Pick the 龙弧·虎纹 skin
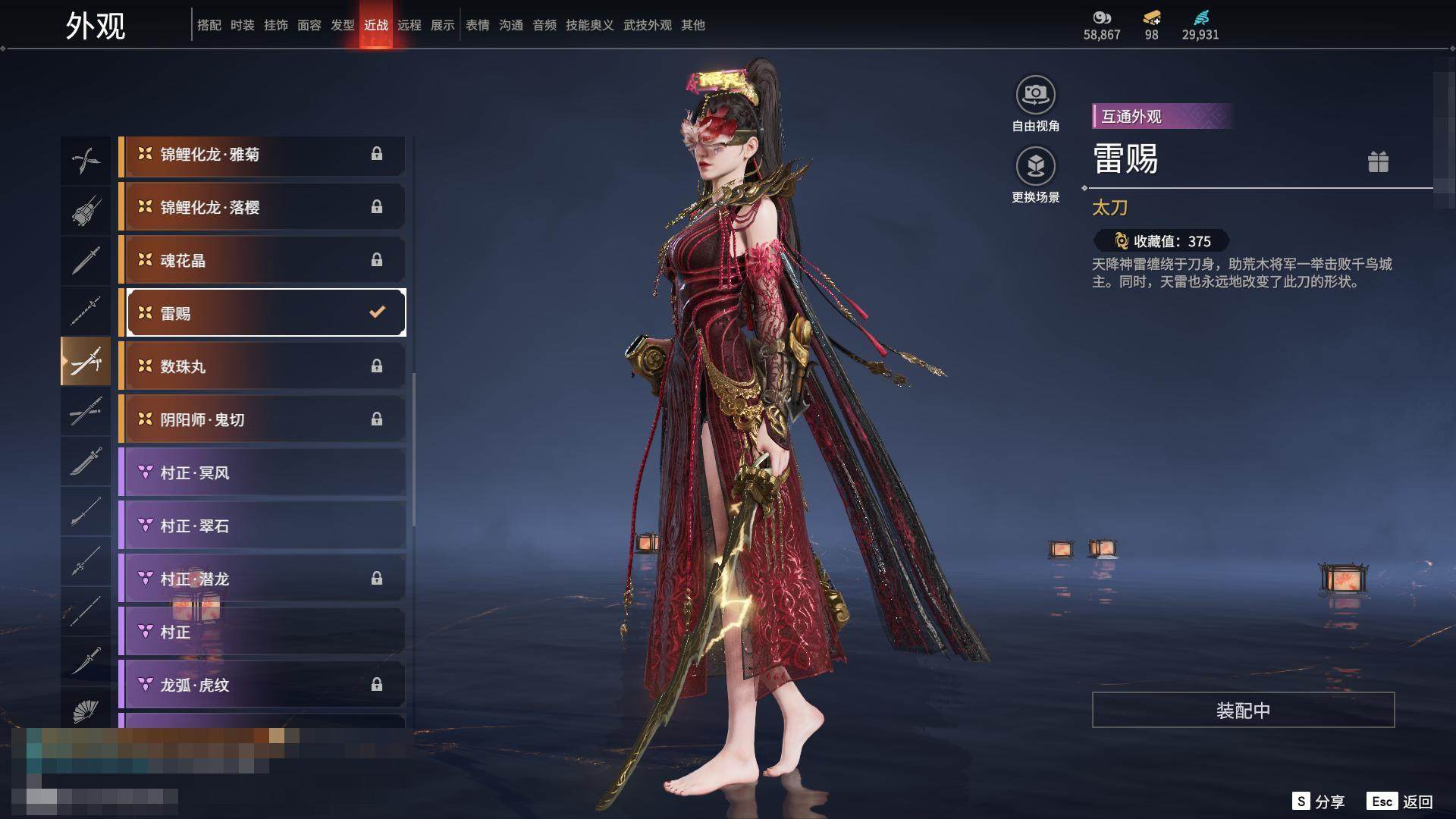 [x=262, y=686]
